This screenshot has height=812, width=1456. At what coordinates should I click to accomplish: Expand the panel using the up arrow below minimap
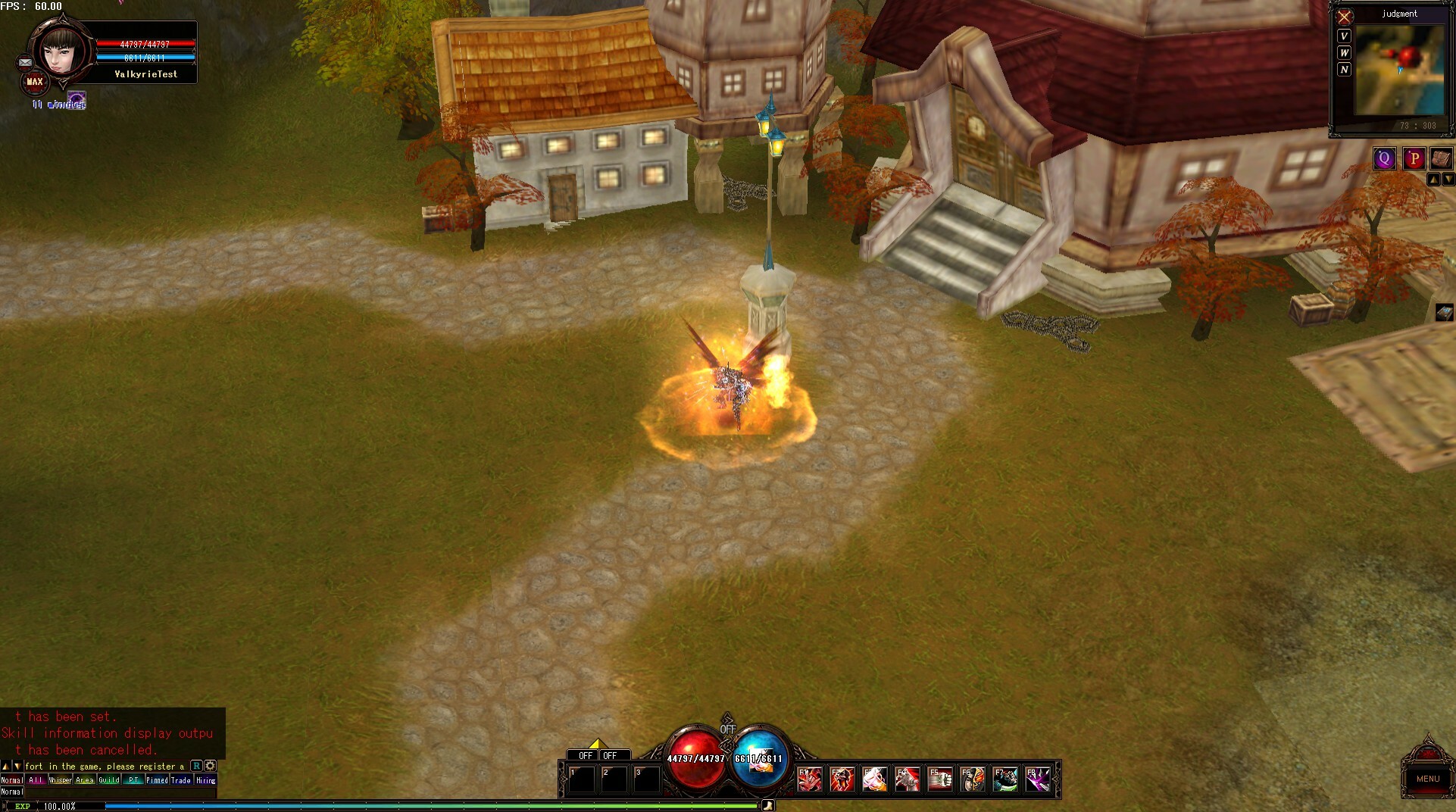[x=1434, y=179]
